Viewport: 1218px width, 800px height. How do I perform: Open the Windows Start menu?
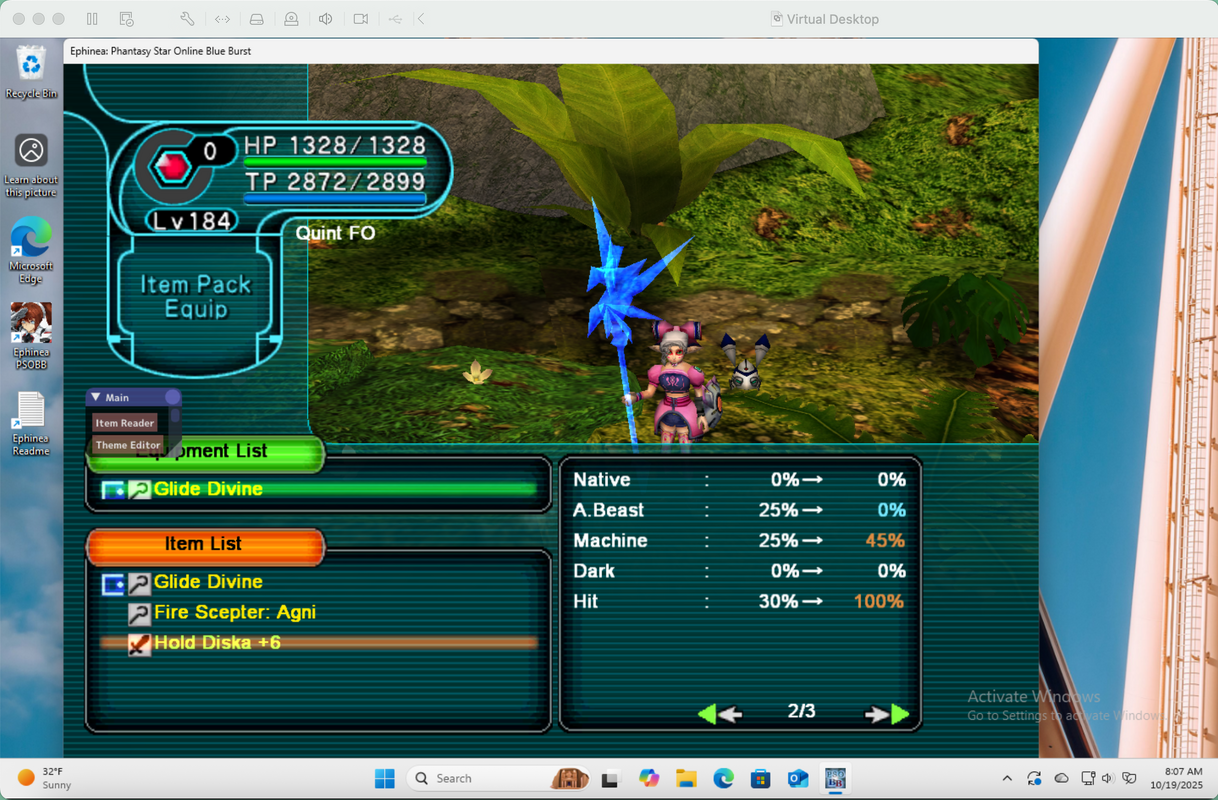384,778
